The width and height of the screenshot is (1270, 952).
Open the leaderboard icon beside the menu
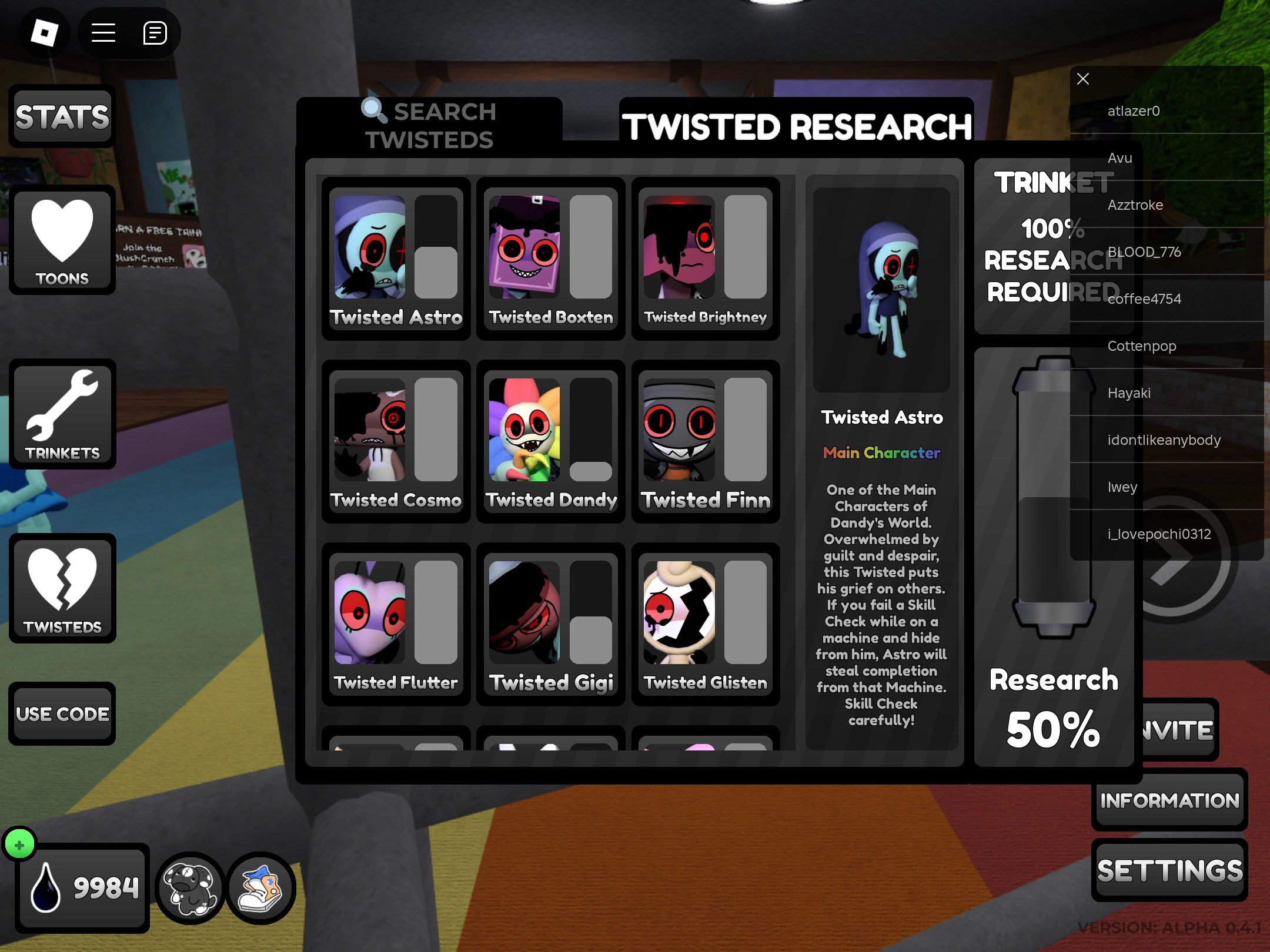154,33
